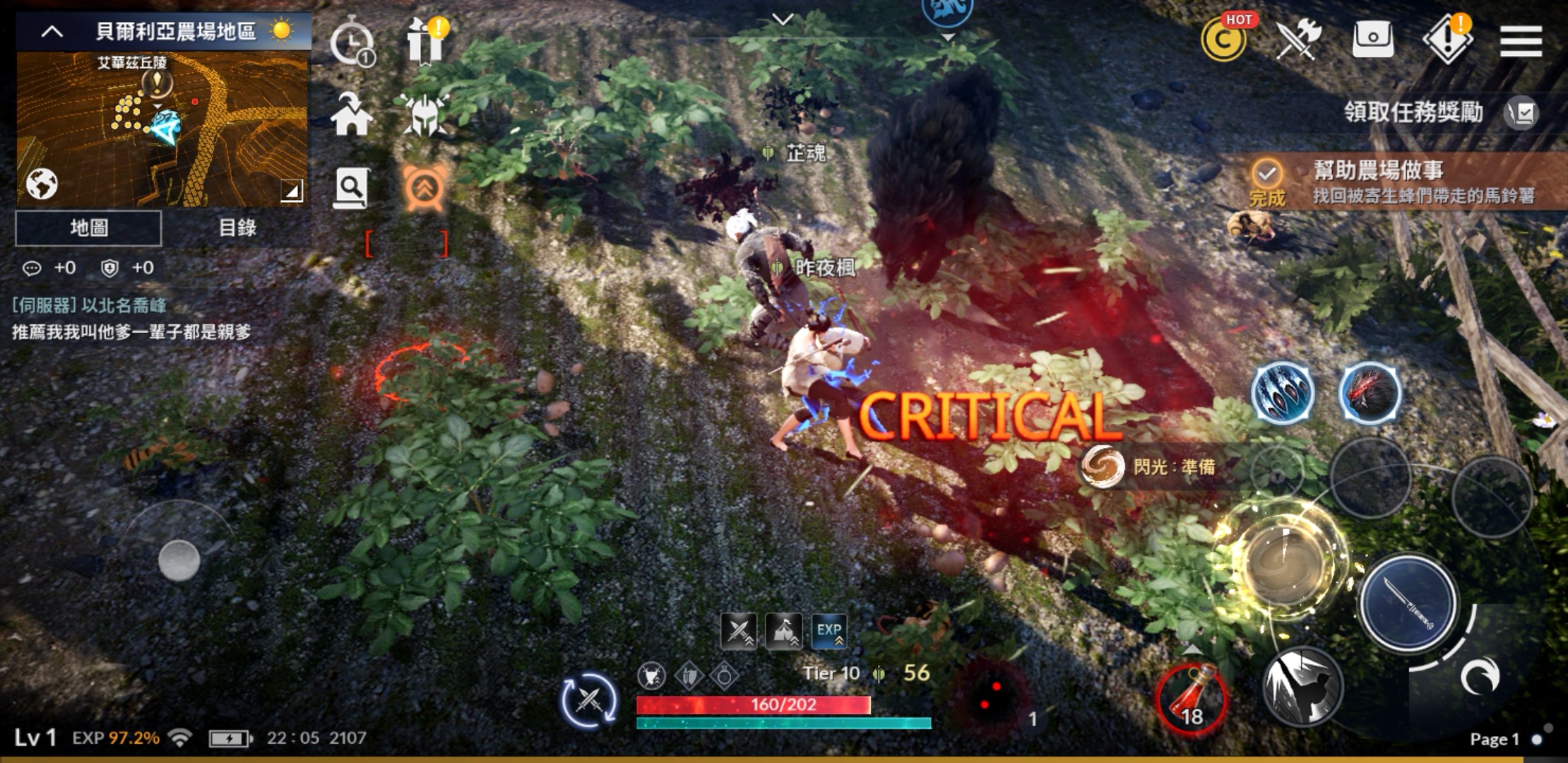The width and height of the screenshot is (1568, 763).
Task: Toggle auto-combat crossed swords button
Action: [x=588, y=699]
